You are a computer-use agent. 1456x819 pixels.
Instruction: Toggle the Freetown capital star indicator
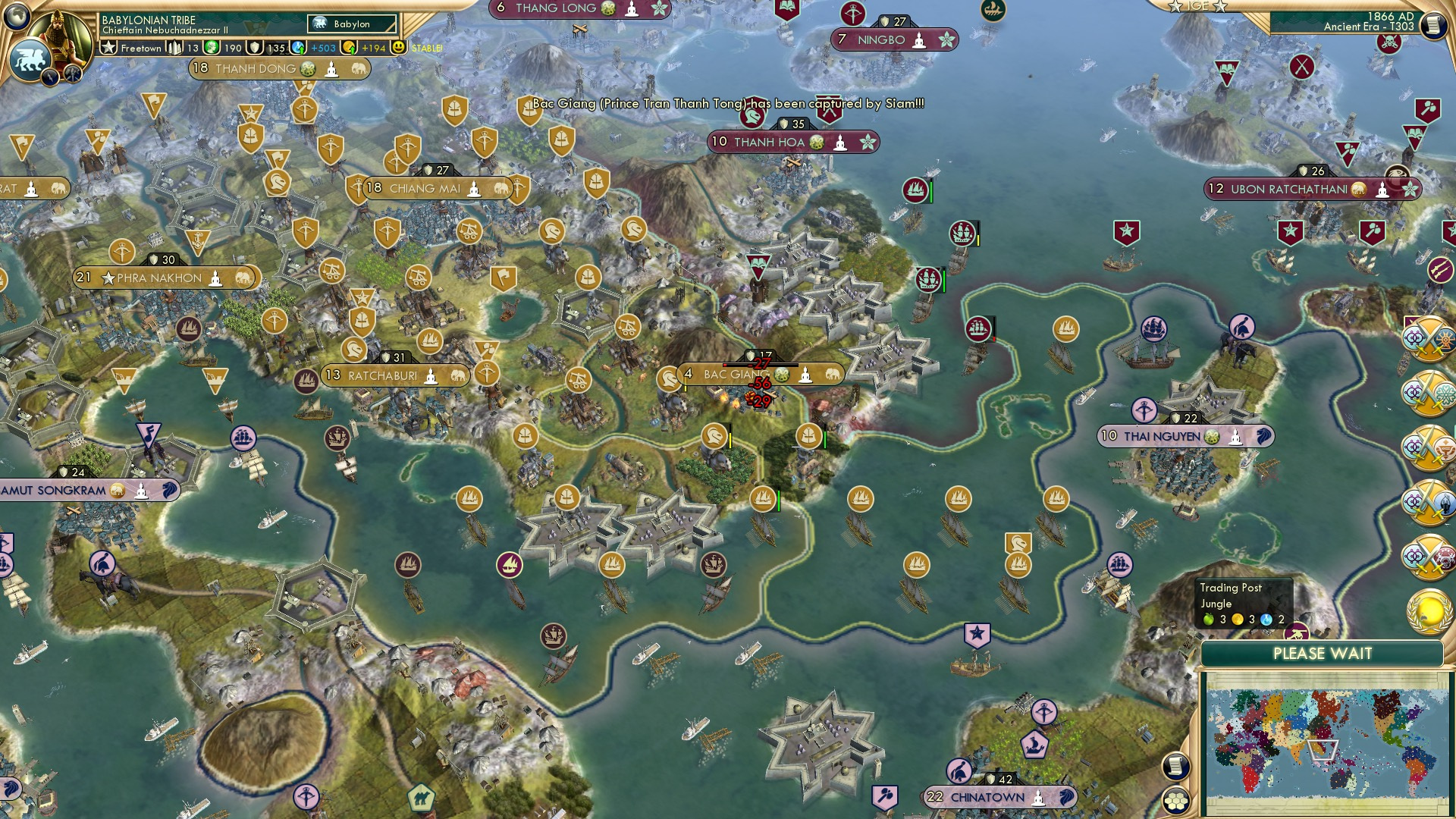pyautogui.click(x=108, y=48)
